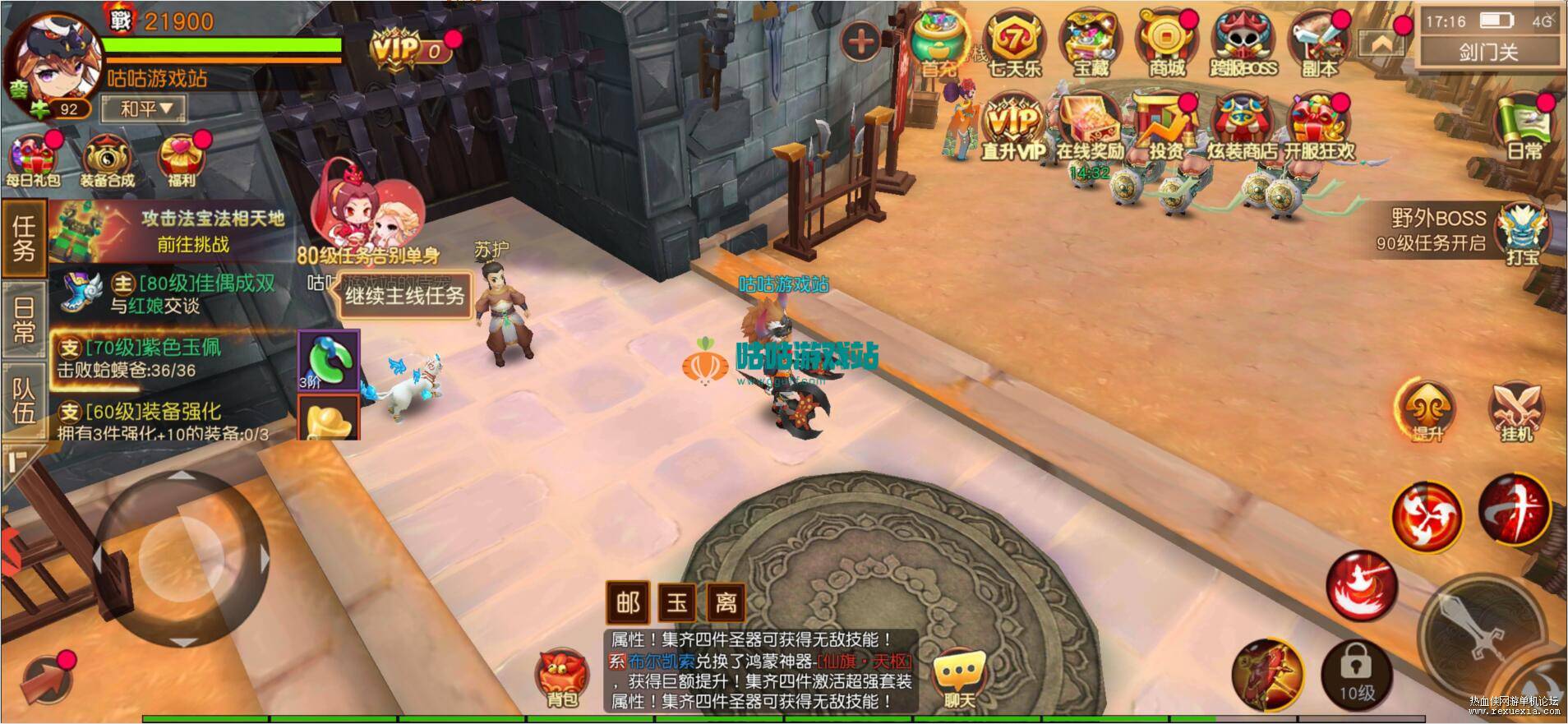Click the 继续主线任务 continue quest button
Image resolution: width=1568 pixels, height=724 pixels.
(x=404, y=296)
